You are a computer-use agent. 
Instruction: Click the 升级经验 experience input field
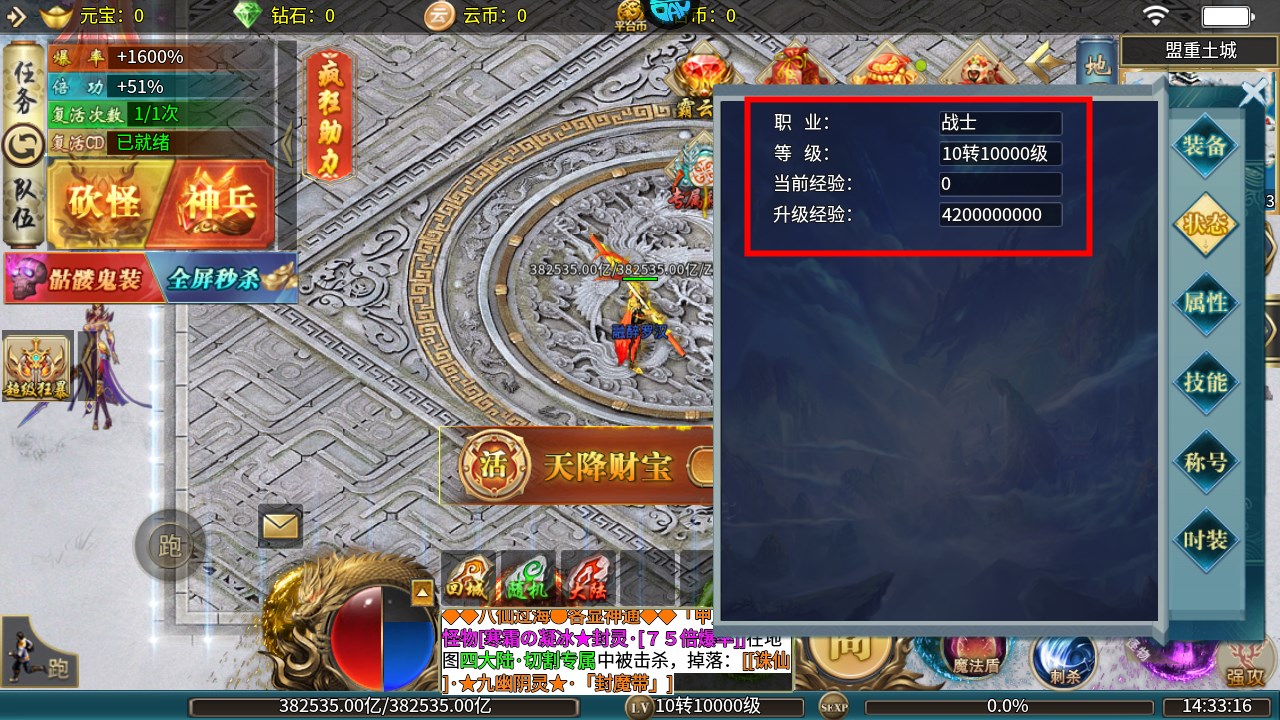click(1000, 214)
